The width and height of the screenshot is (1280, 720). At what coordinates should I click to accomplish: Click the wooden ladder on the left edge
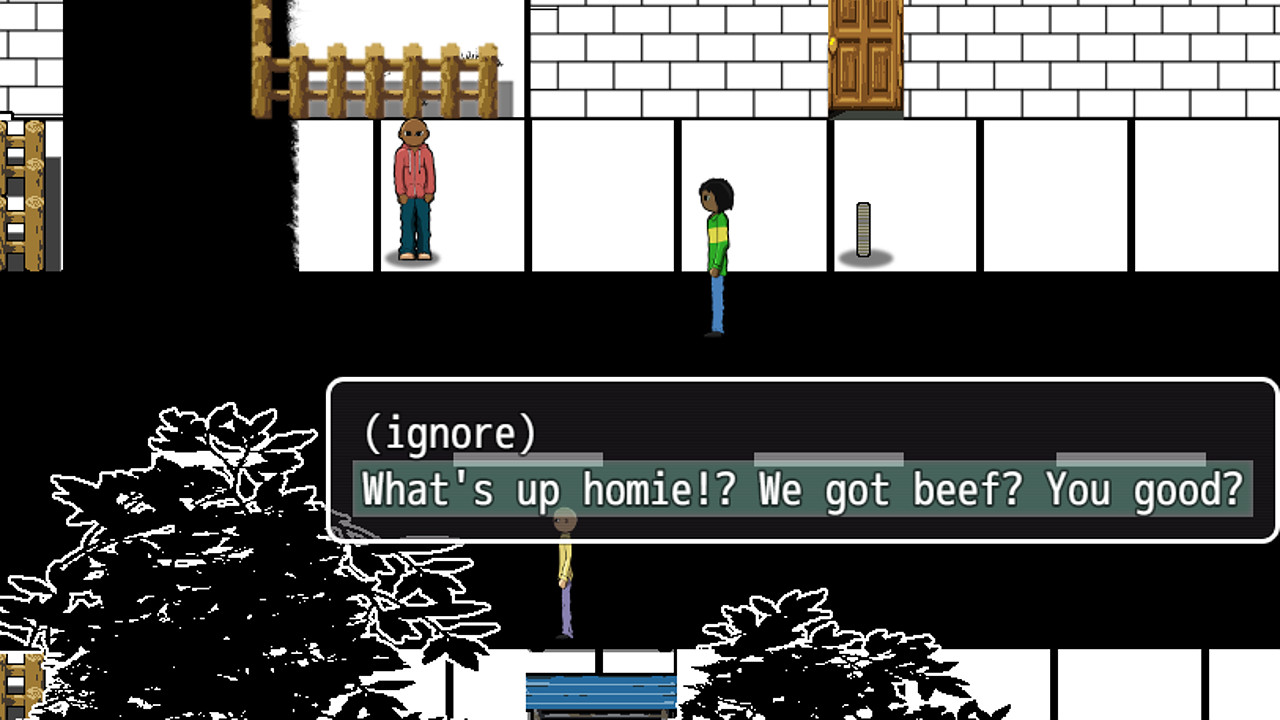[x=22, y=190]
